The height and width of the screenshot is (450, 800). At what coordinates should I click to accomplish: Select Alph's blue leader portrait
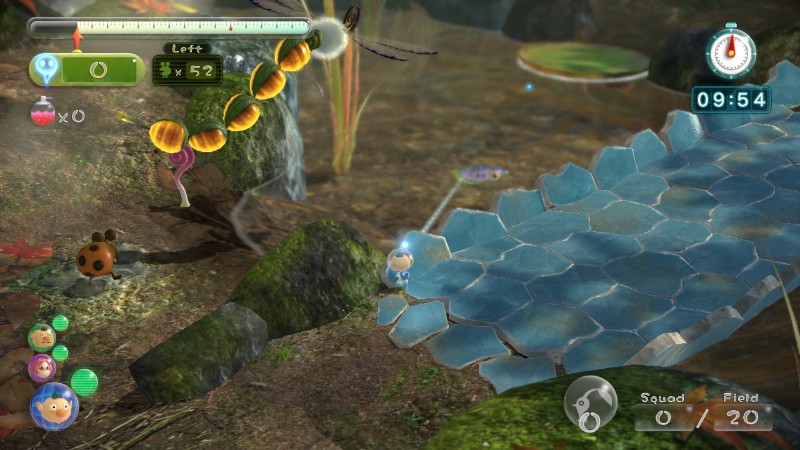tap(53, 405)
